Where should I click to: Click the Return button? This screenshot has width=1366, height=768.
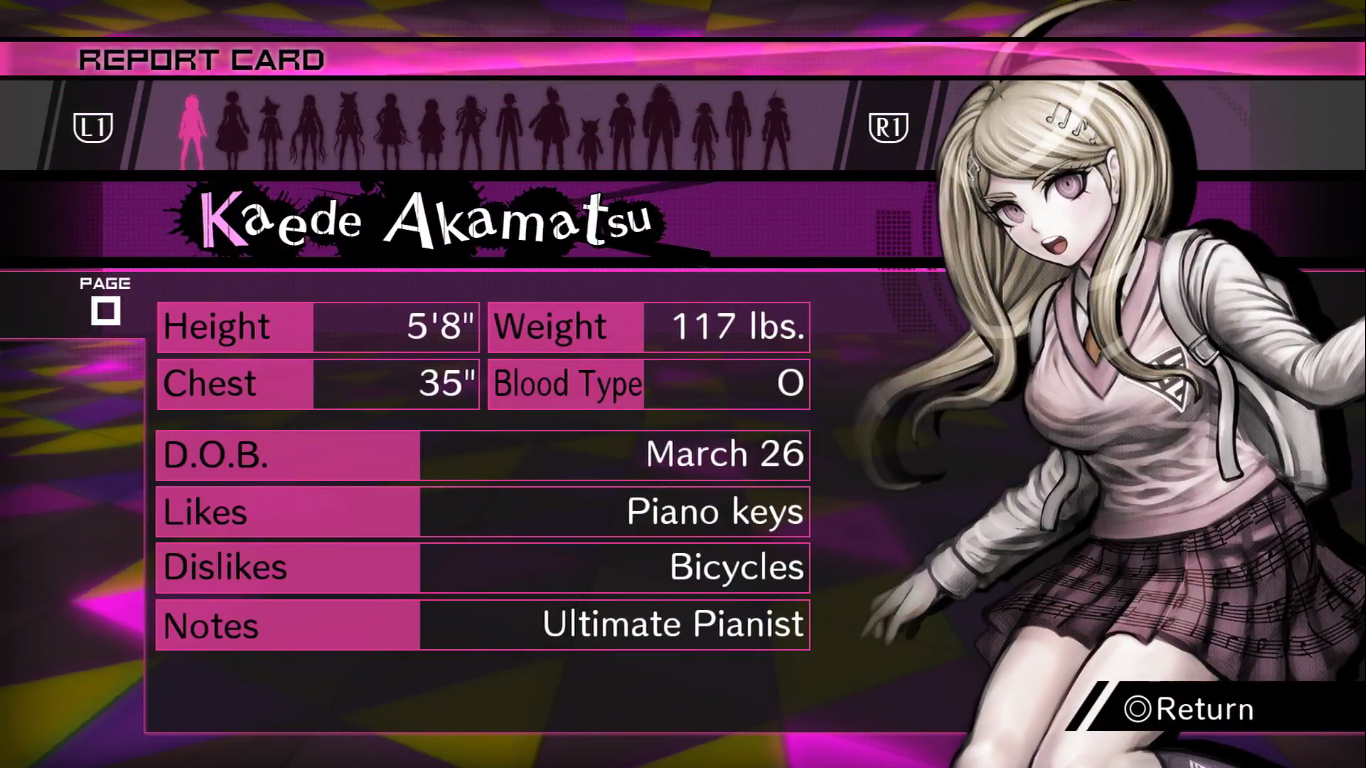point(1207,709)
